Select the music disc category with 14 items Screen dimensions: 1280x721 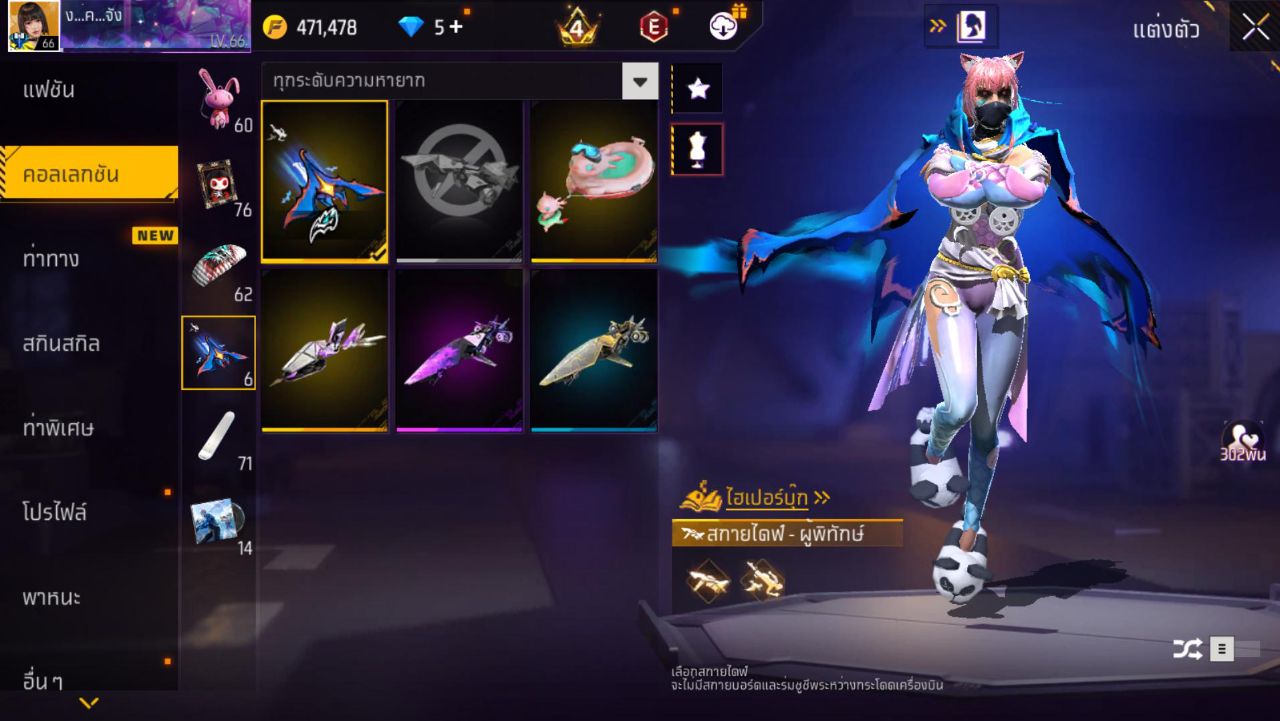tap(218, 520)
